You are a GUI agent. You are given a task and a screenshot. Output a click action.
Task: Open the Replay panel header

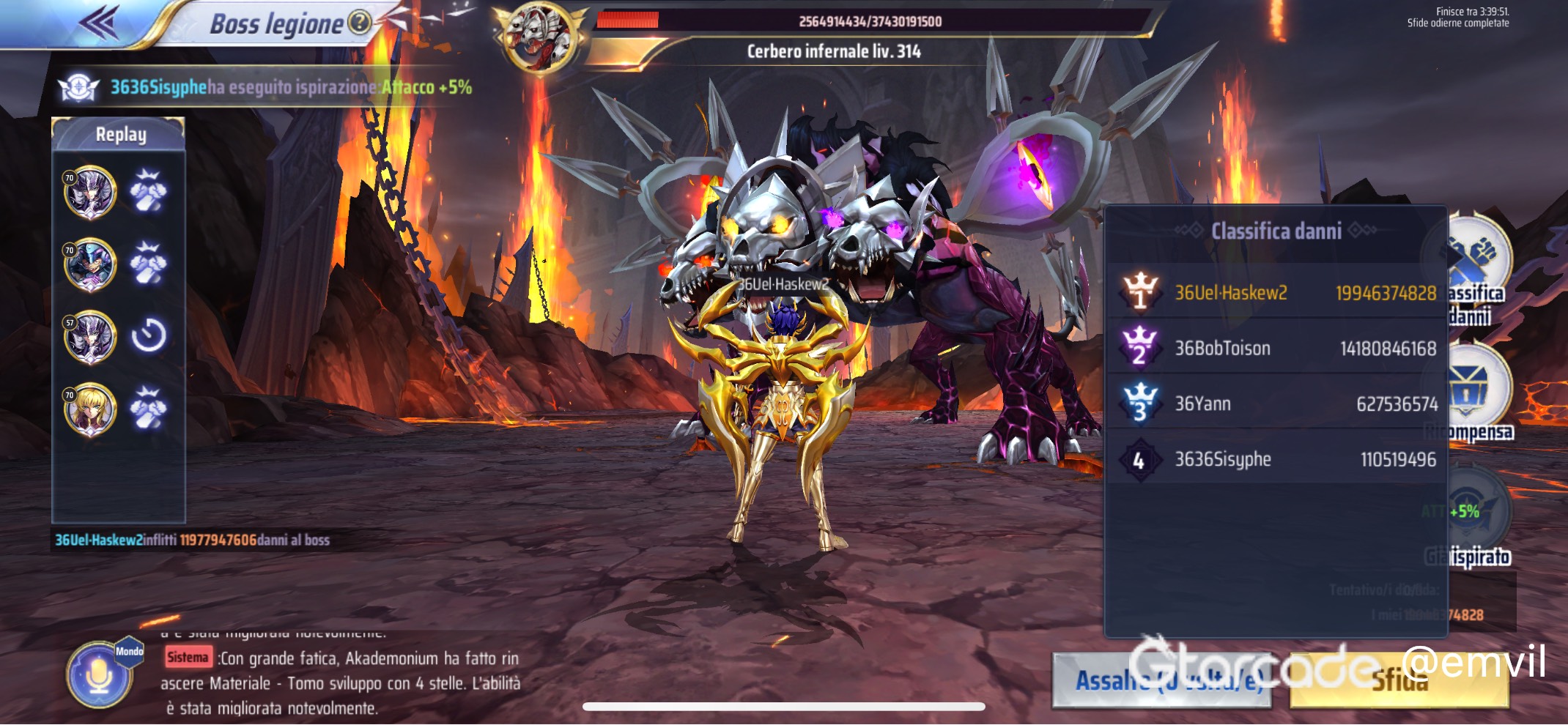(119, 135)
